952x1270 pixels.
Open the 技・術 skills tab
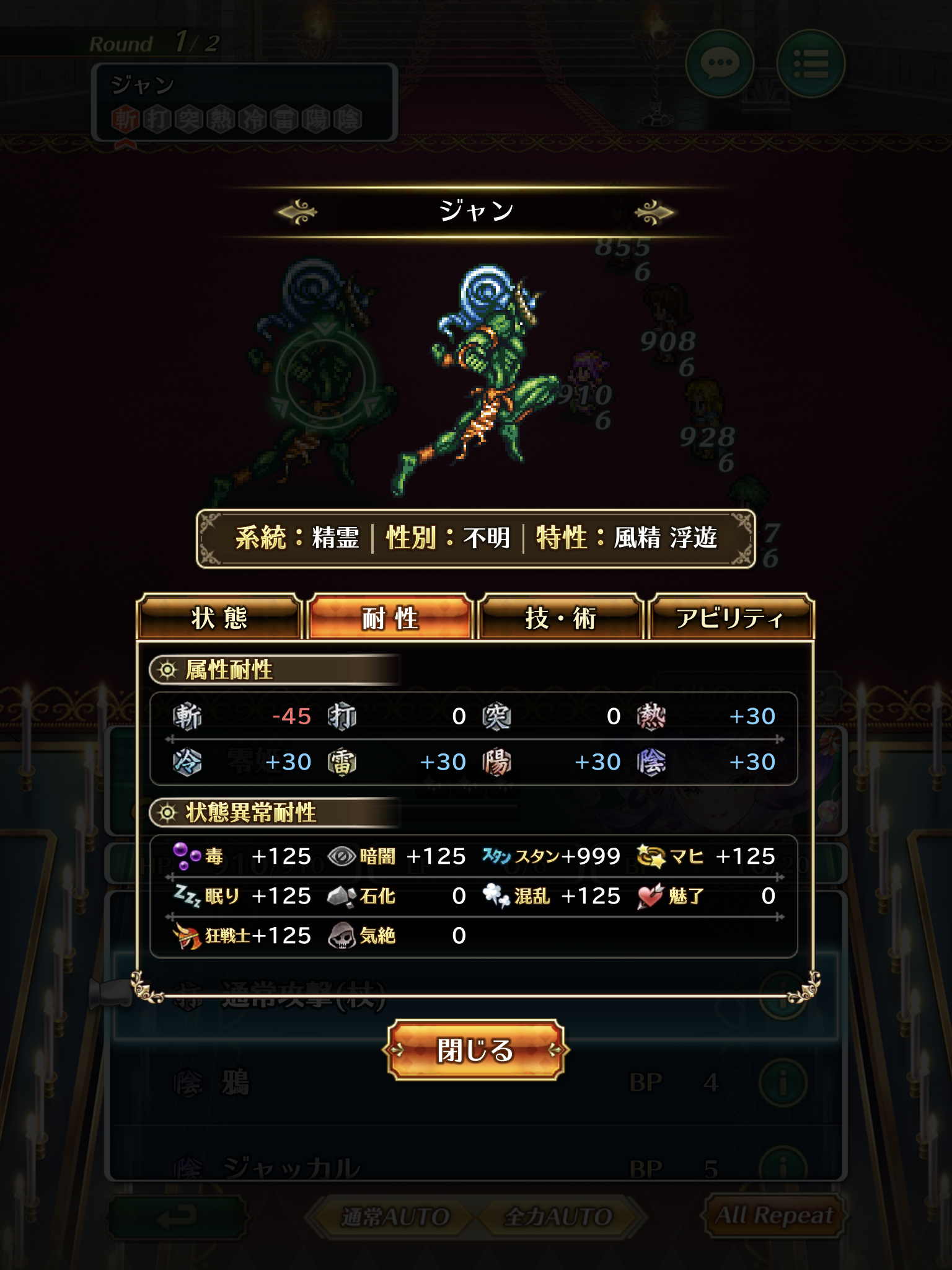click(x=560, y=618)
